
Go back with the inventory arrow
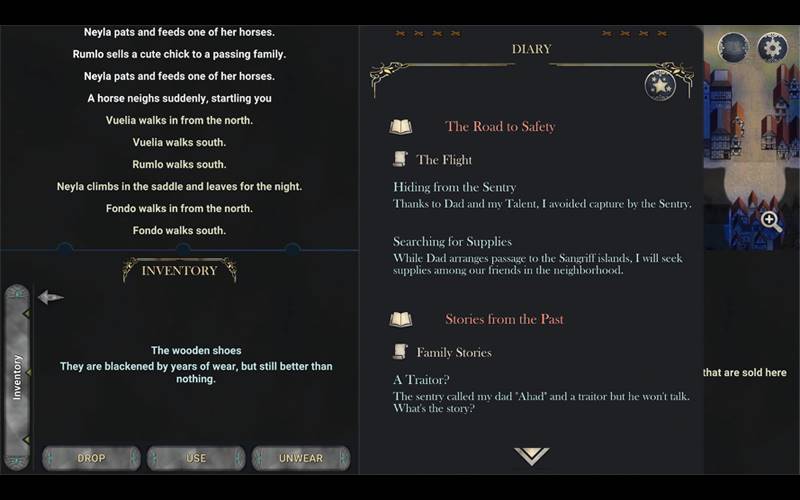tap(50, 297)
